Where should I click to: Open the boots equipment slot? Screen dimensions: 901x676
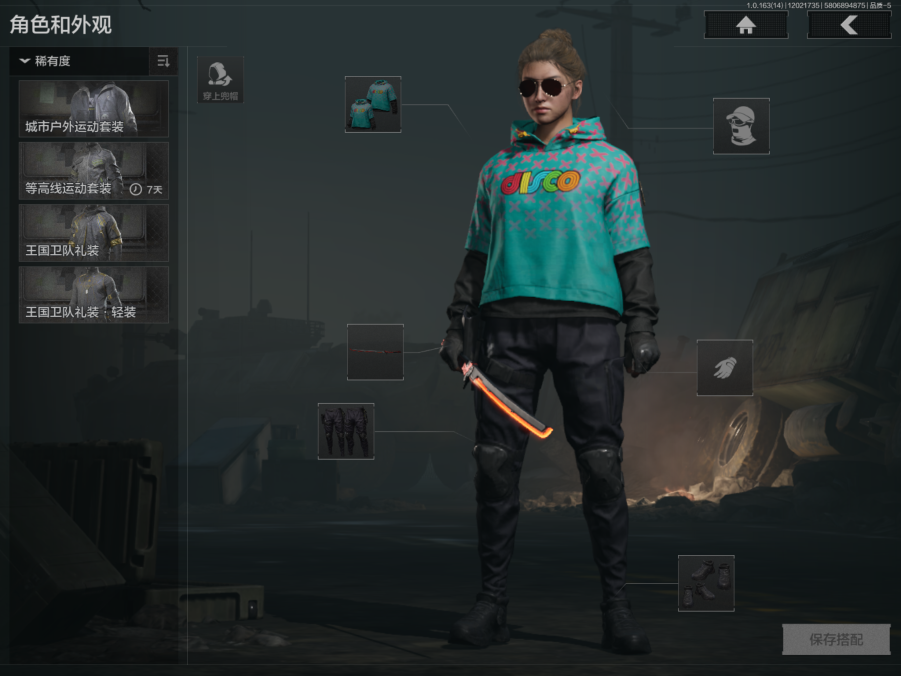[x=706, y=583]
